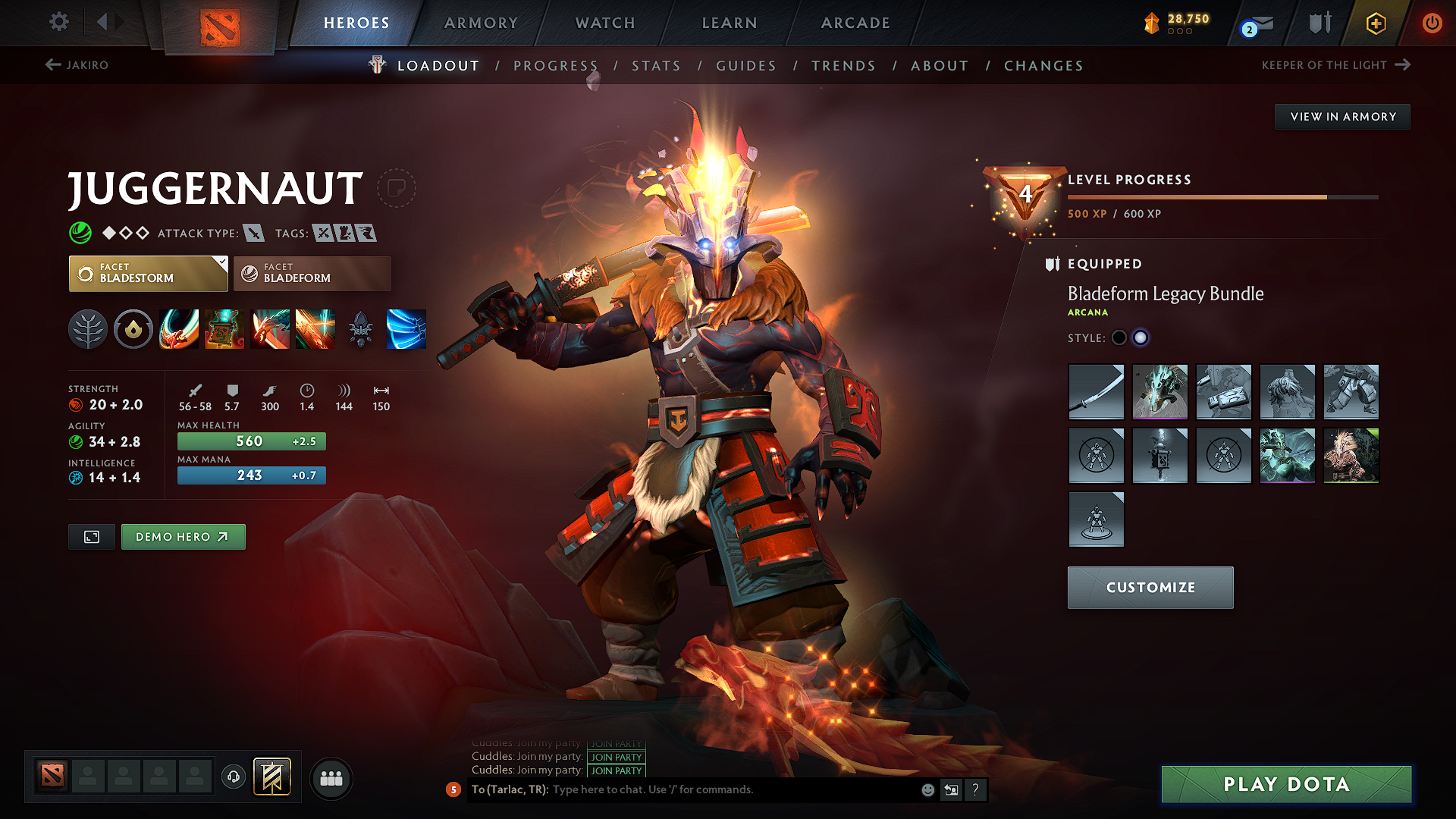The width and height of the screenshot is (1456, 819).
Task: Click the shield-and-sword Armory icon in top bar
Action: coord(1318,23)
